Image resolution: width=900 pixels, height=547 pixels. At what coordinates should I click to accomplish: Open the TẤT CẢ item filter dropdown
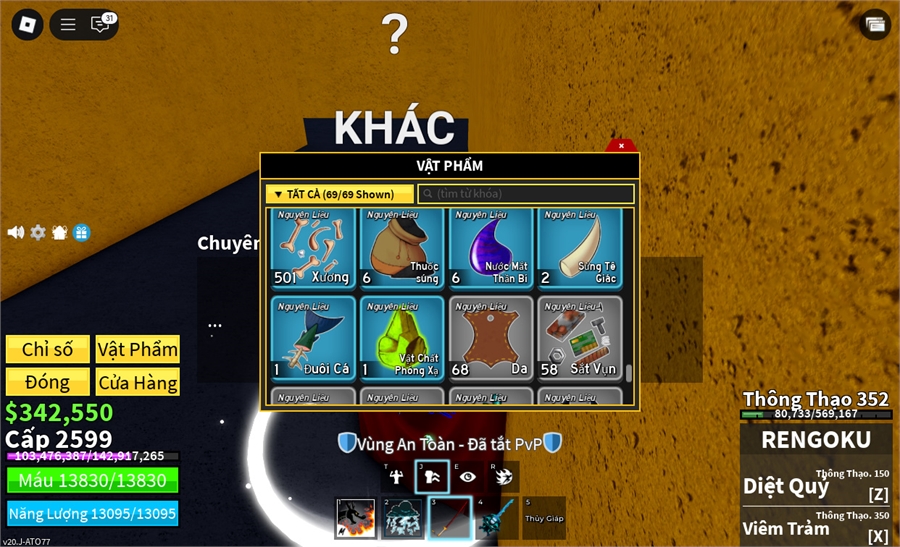(340, 194)
